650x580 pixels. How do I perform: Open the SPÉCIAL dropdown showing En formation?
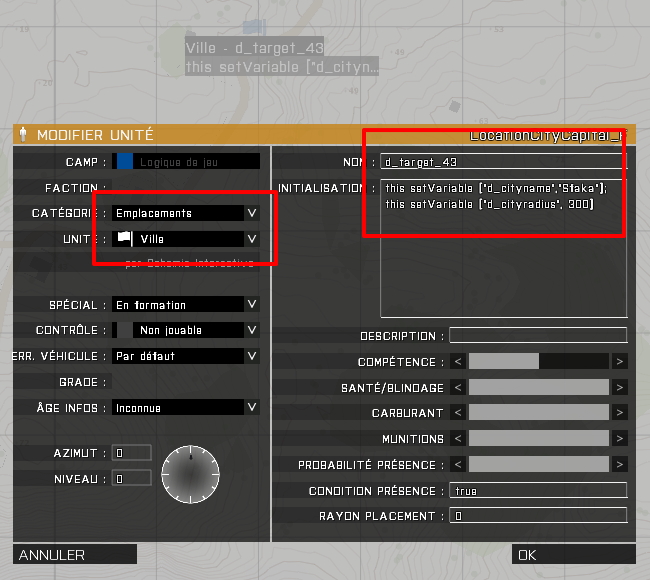pyautogui.click(x=185, y=305)
